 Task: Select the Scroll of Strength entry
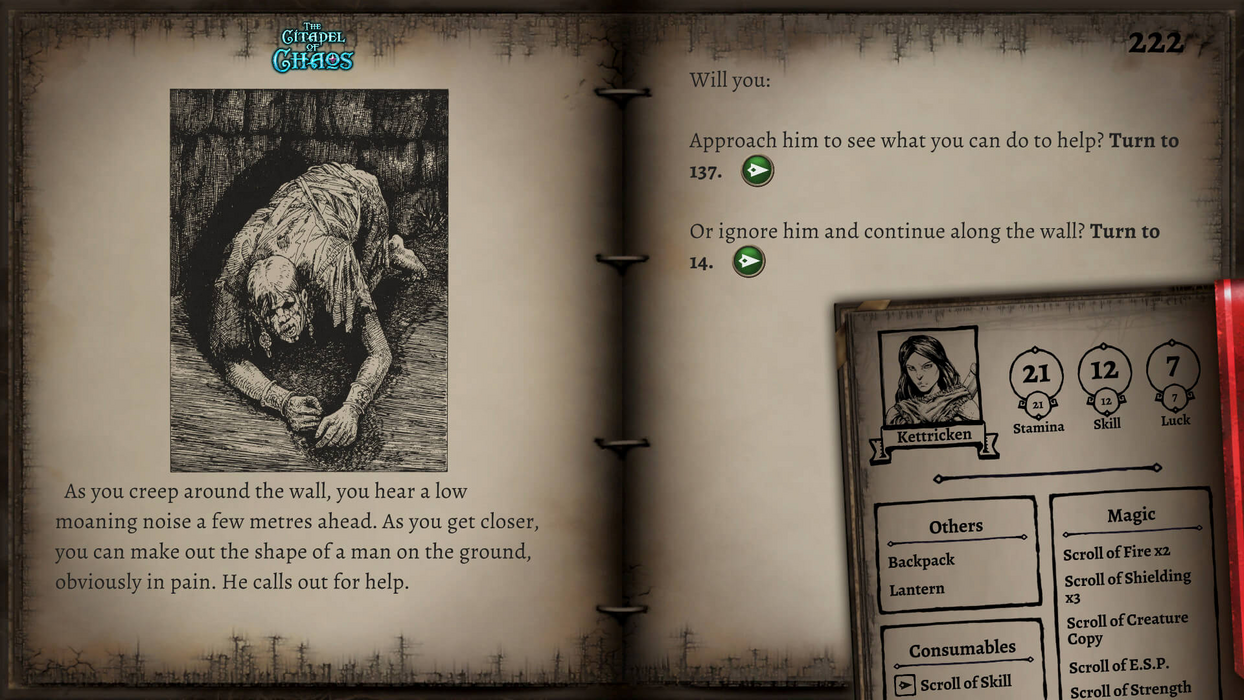pos(1129,689)
